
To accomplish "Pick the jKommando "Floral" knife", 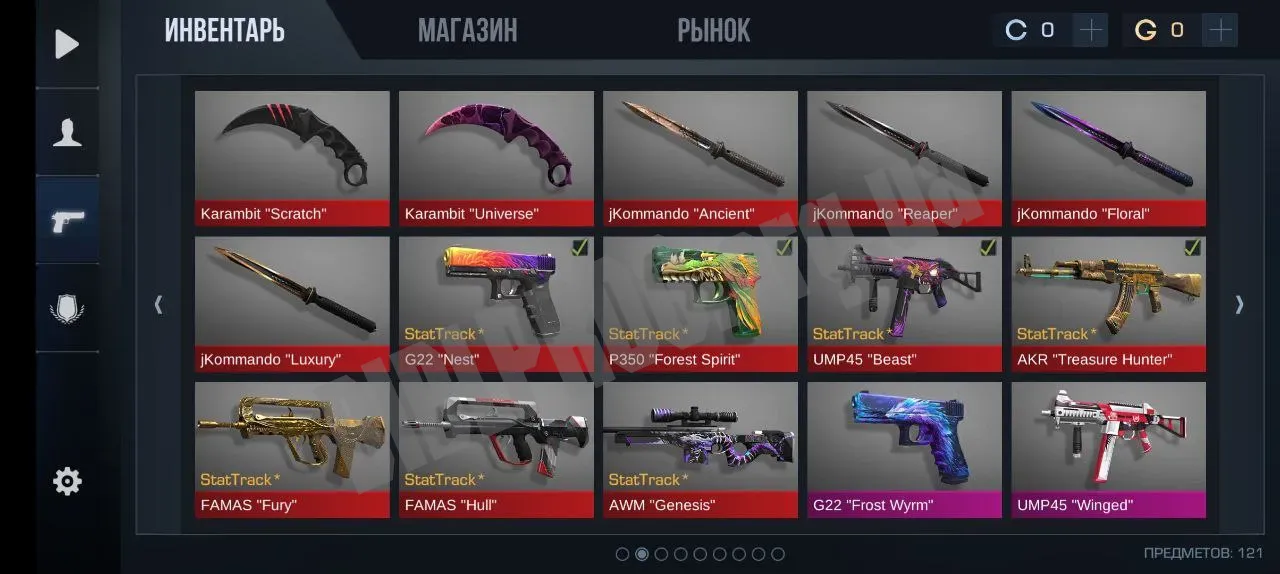I will pos(1108,158).
